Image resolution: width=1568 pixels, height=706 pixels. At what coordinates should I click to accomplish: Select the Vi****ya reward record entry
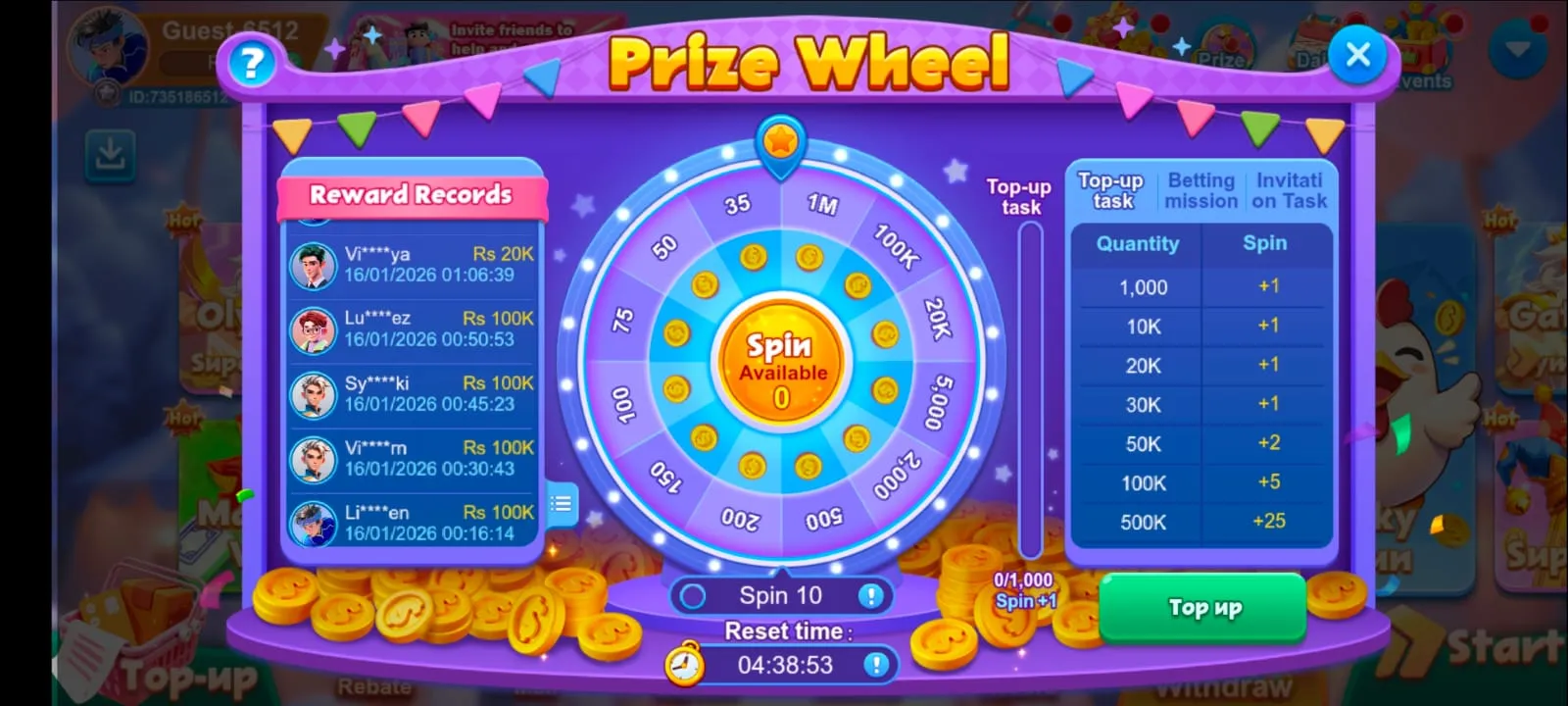click(x=412, y=265)
